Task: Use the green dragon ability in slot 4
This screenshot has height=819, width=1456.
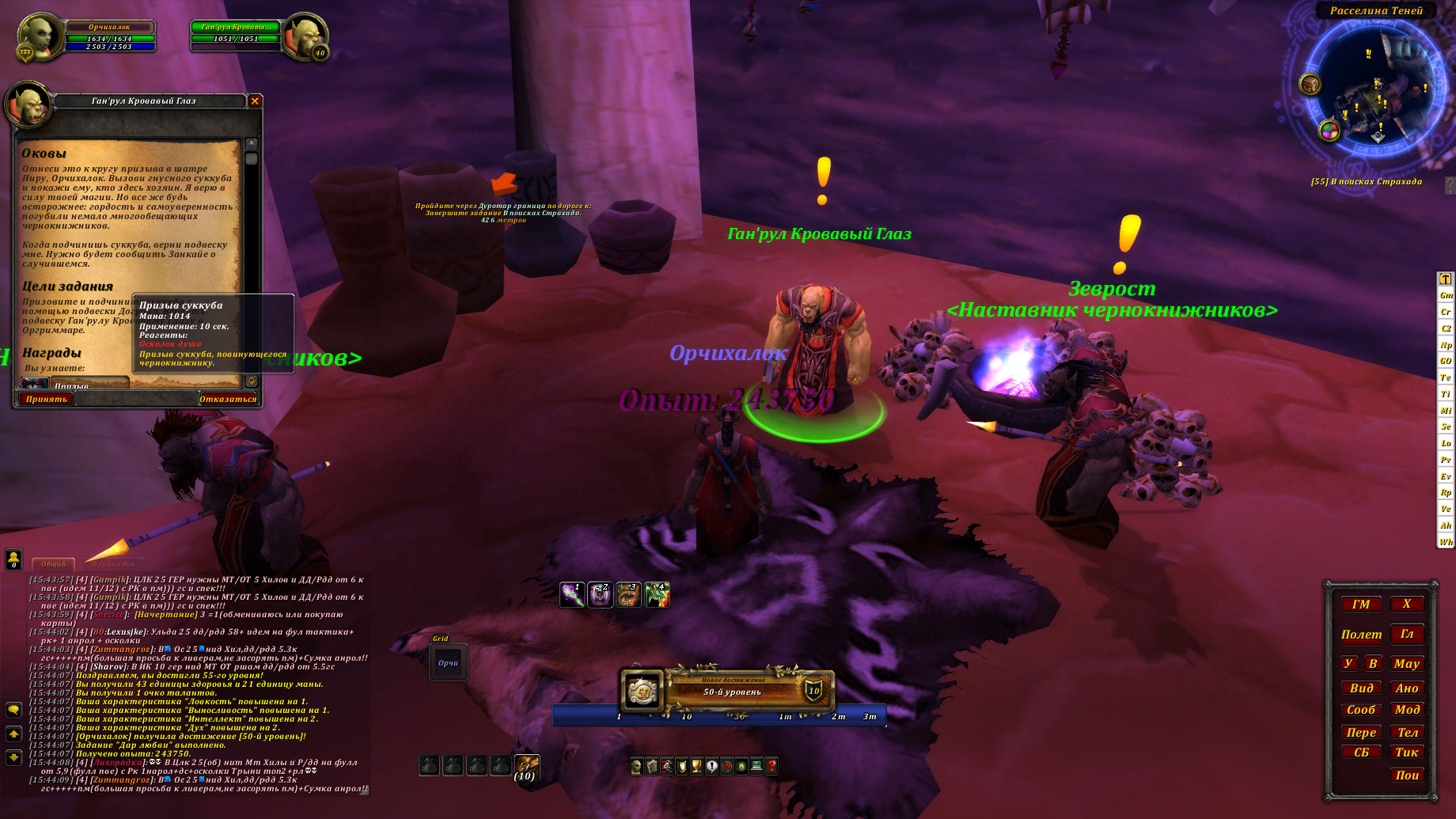Action: tap(657, 594)
